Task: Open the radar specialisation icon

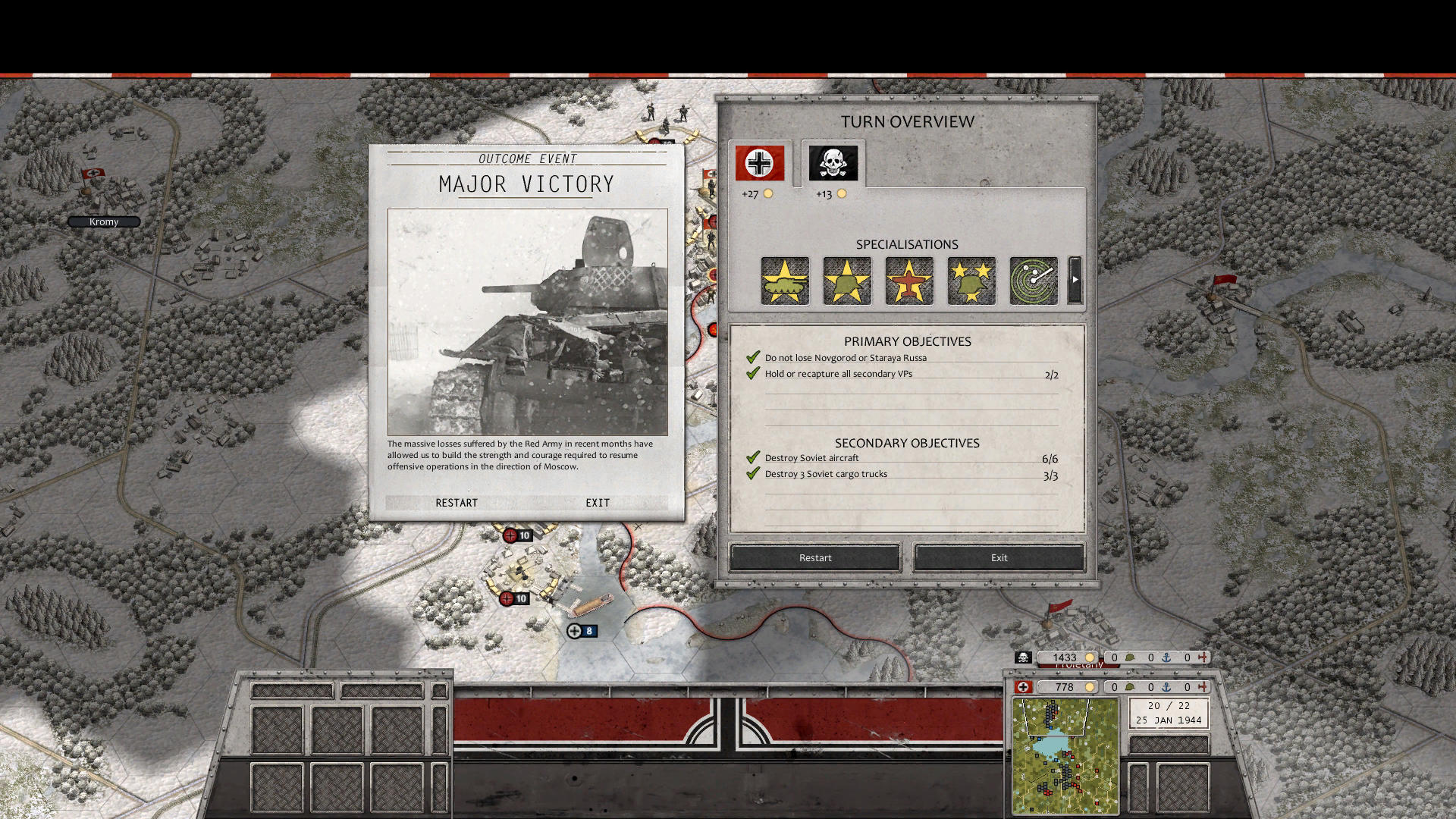Action: [x=1033, y=281]
